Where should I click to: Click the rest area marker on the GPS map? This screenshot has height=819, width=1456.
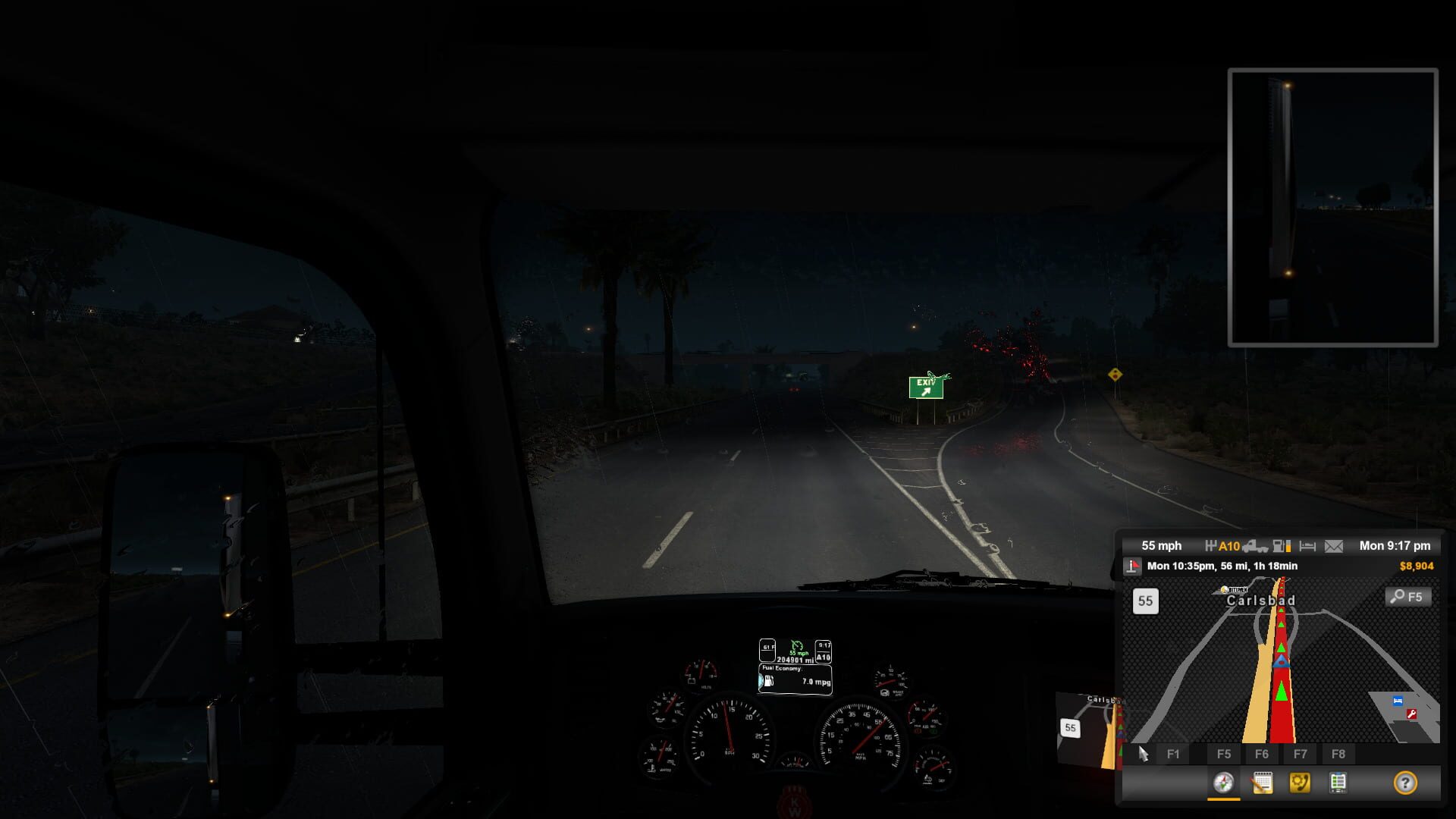[1398, 701]
